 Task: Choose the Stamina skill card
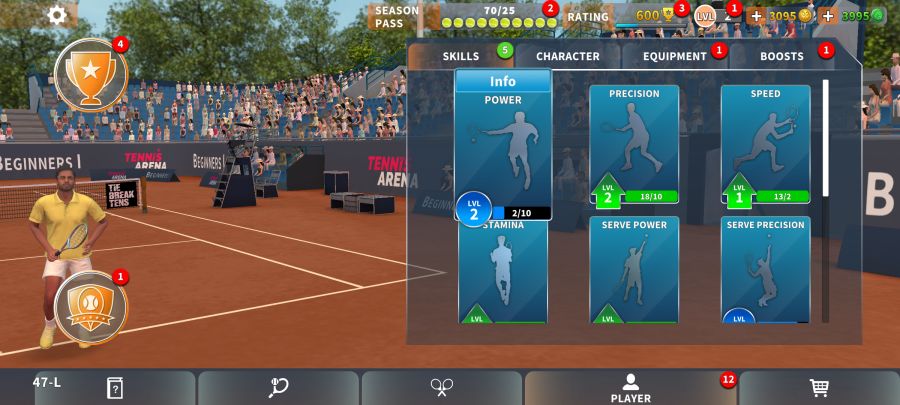click(x=503, y=272)
